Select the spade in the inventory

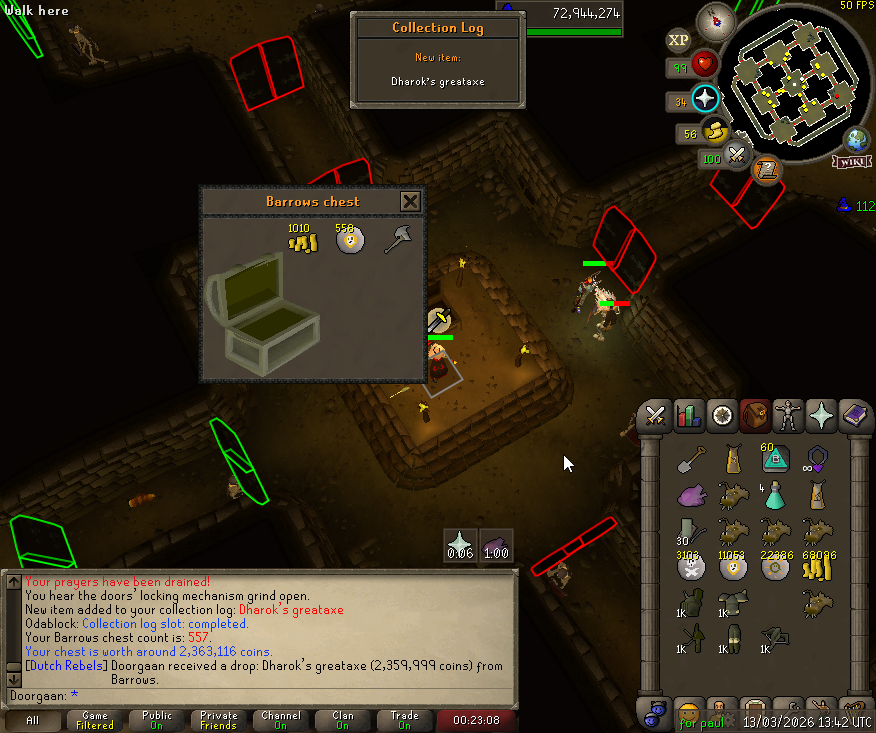[689, 461]
